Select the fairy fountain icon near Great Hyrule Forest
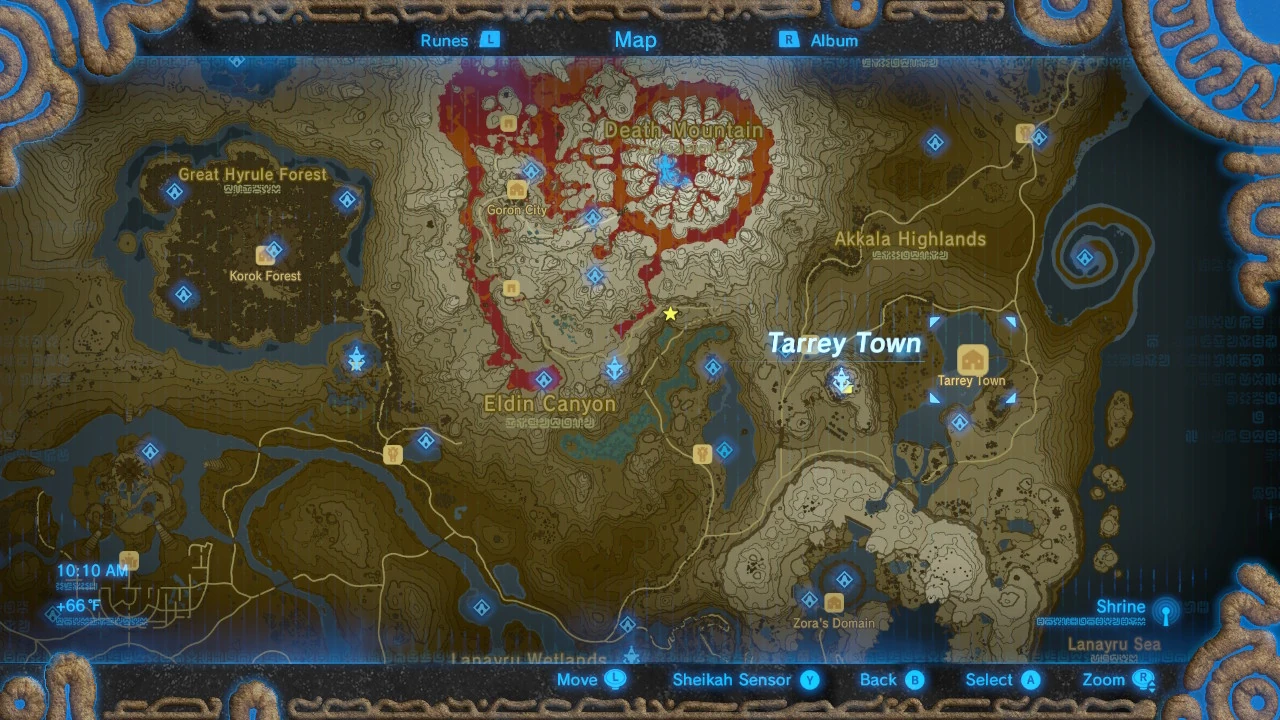 (356, 356)
